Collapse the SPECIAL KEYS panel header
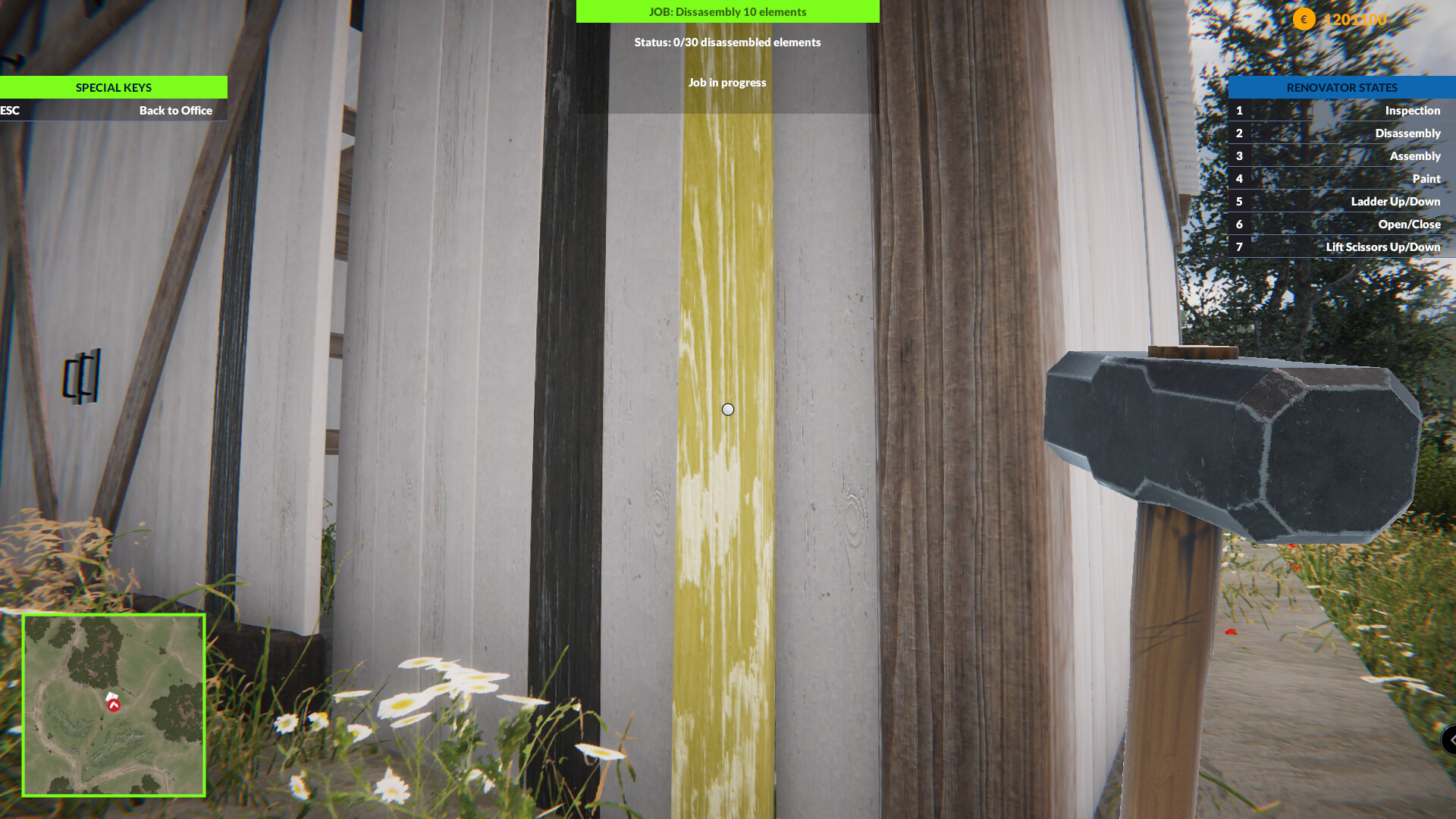The width and height of the screenshot is (1456, 819). (x=113, y=87)
